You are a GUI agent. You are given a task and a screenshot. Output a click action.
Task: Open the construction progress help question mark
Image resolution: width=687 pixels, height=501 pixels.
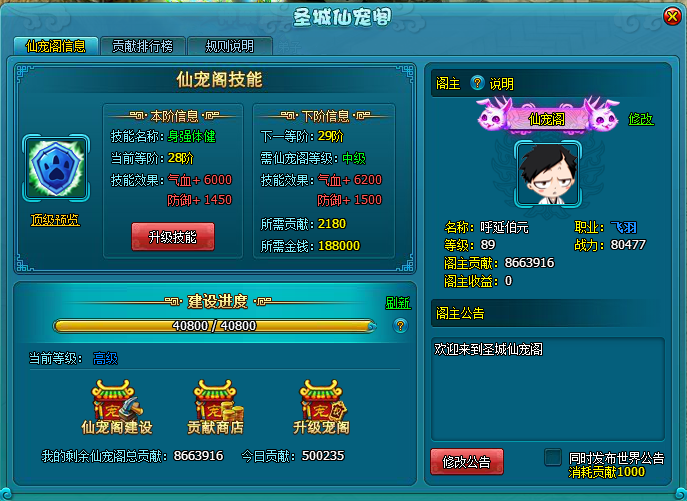400,325
